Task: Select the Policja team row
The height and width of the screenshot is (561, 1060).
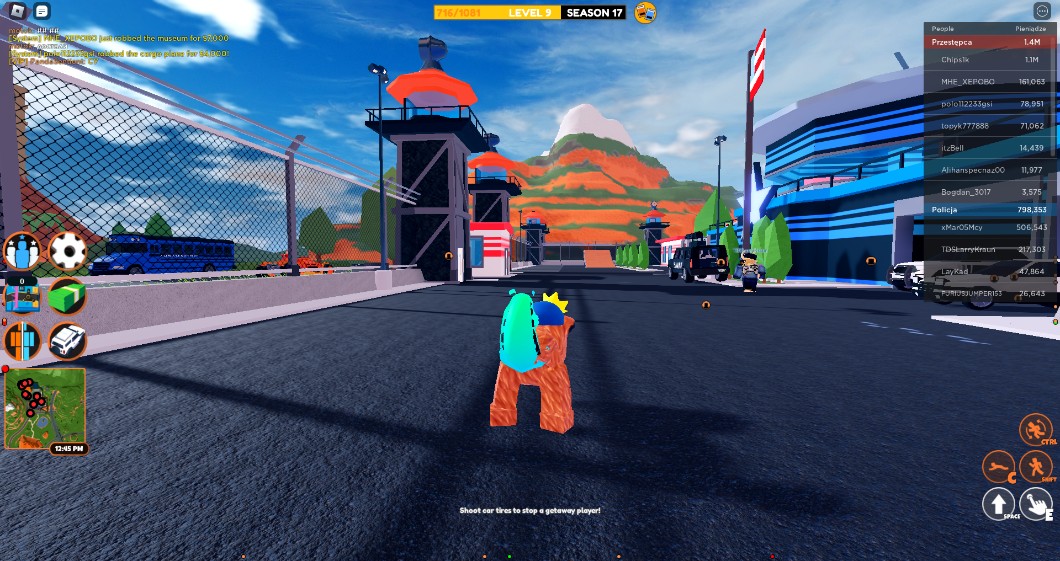Action: (990, 210)
